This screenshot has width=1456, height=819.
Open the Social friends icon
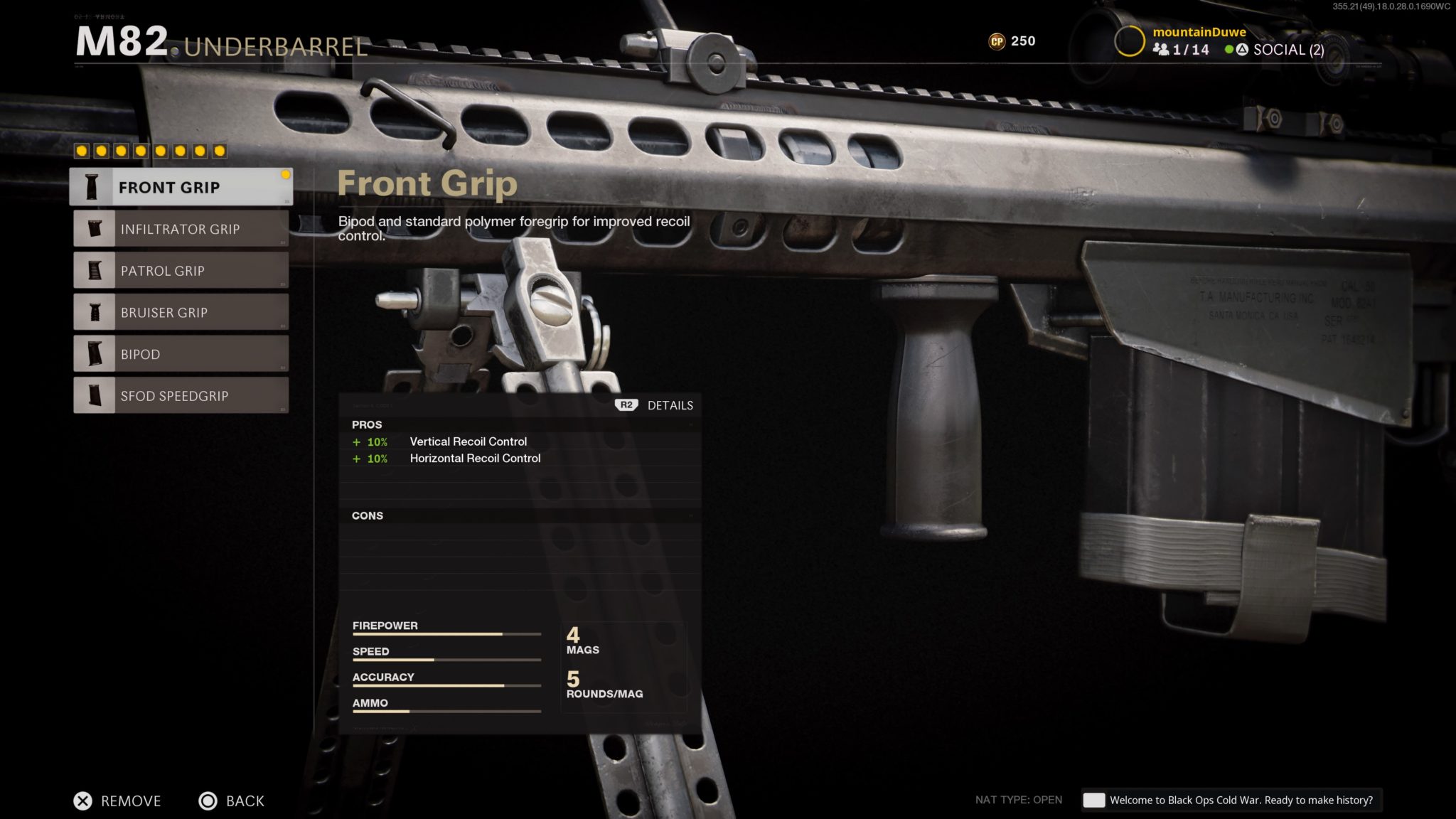[x=1162, y=50]
